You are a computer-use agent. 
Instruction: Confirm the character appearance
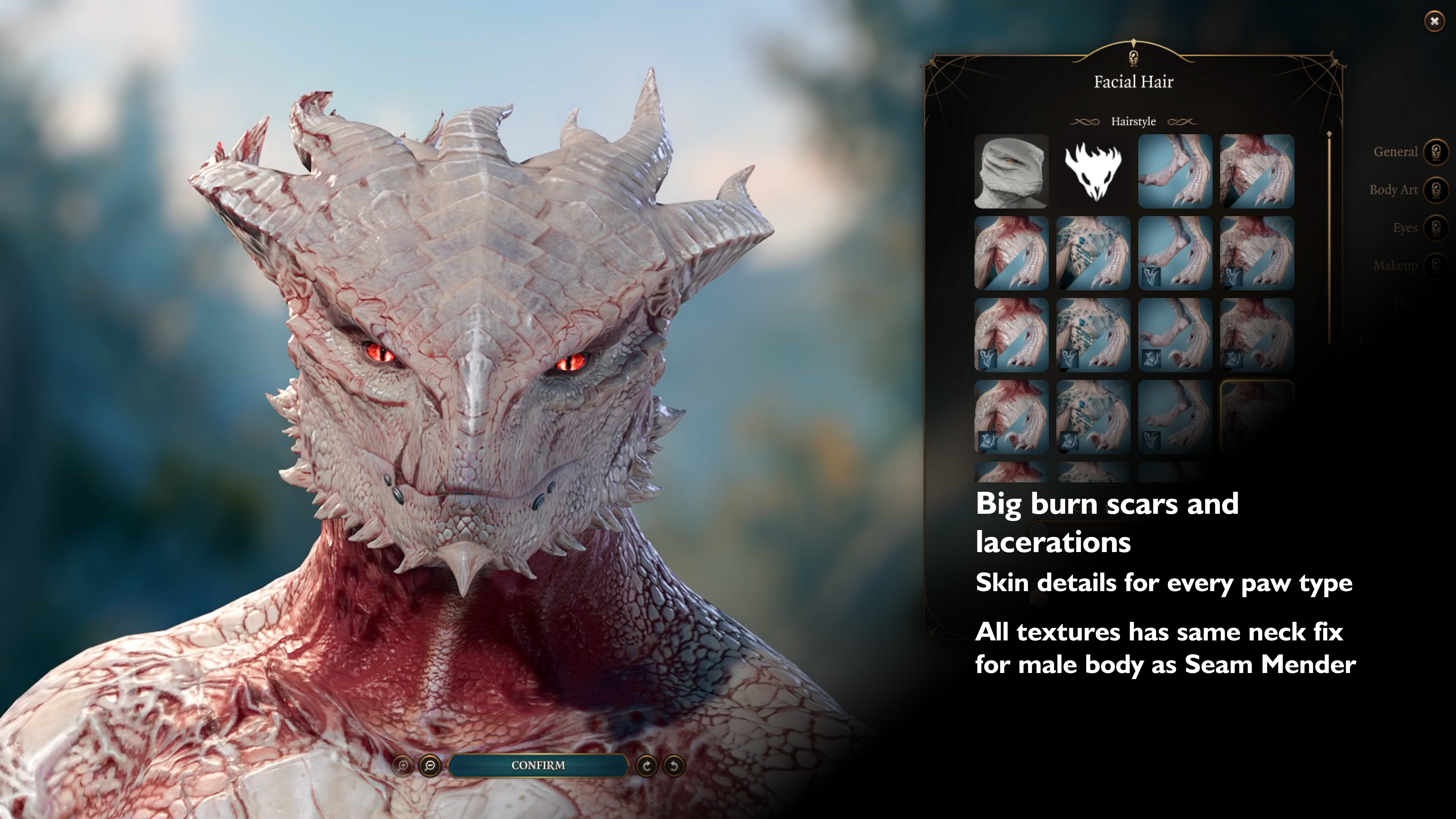538,765
